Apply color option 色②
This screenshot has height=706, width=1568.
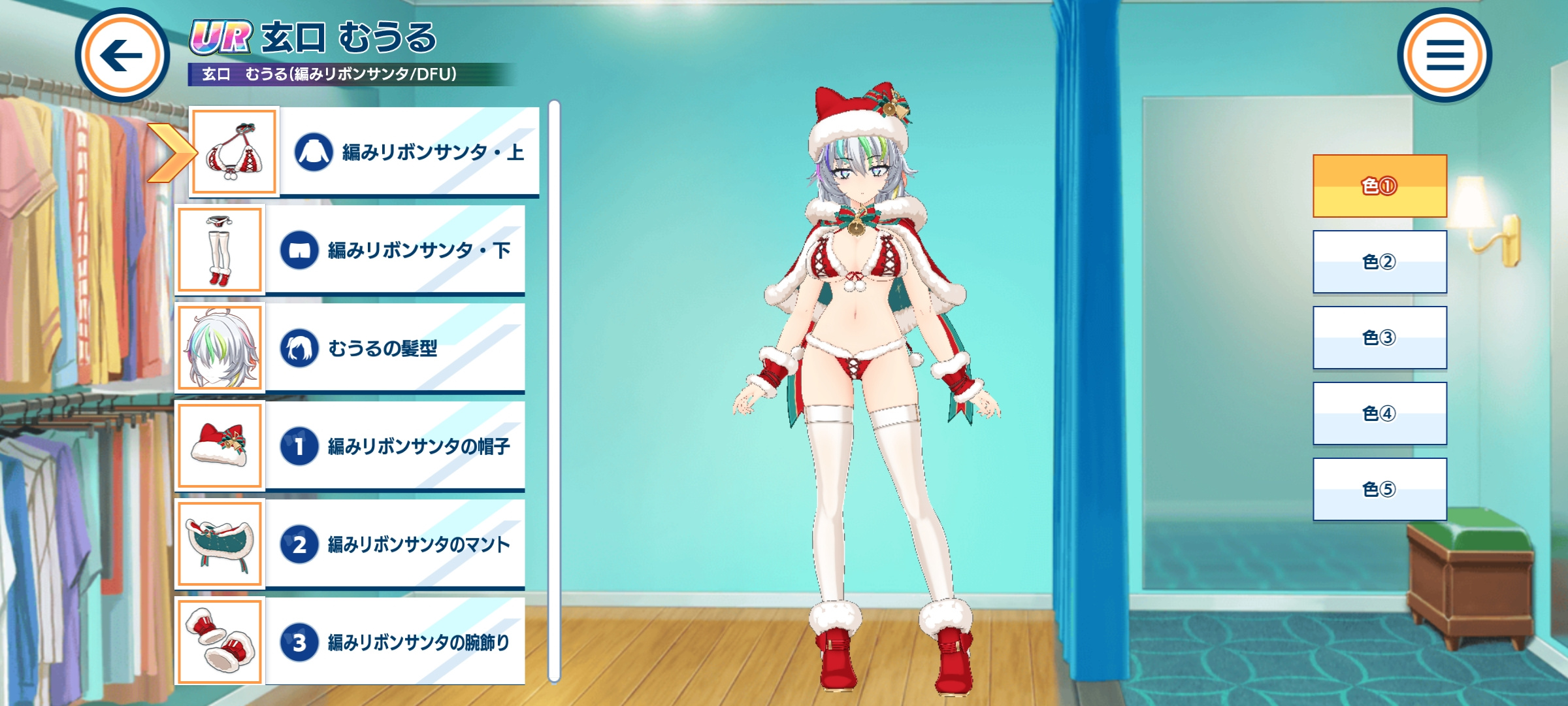pyautogui.click(x=1380, y=262)
